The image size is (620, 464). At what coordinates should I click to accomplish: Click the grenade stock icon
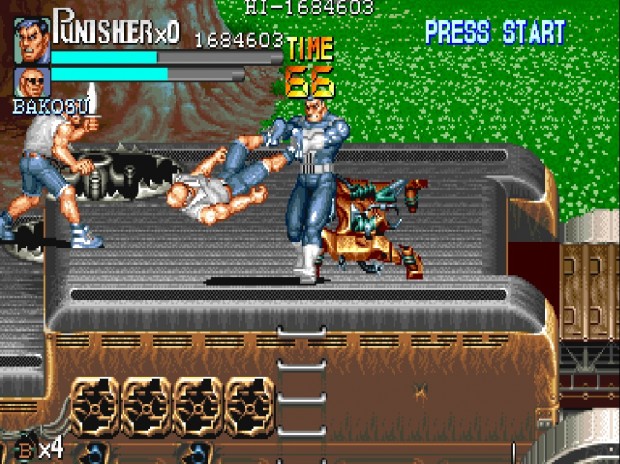[24, 450]
